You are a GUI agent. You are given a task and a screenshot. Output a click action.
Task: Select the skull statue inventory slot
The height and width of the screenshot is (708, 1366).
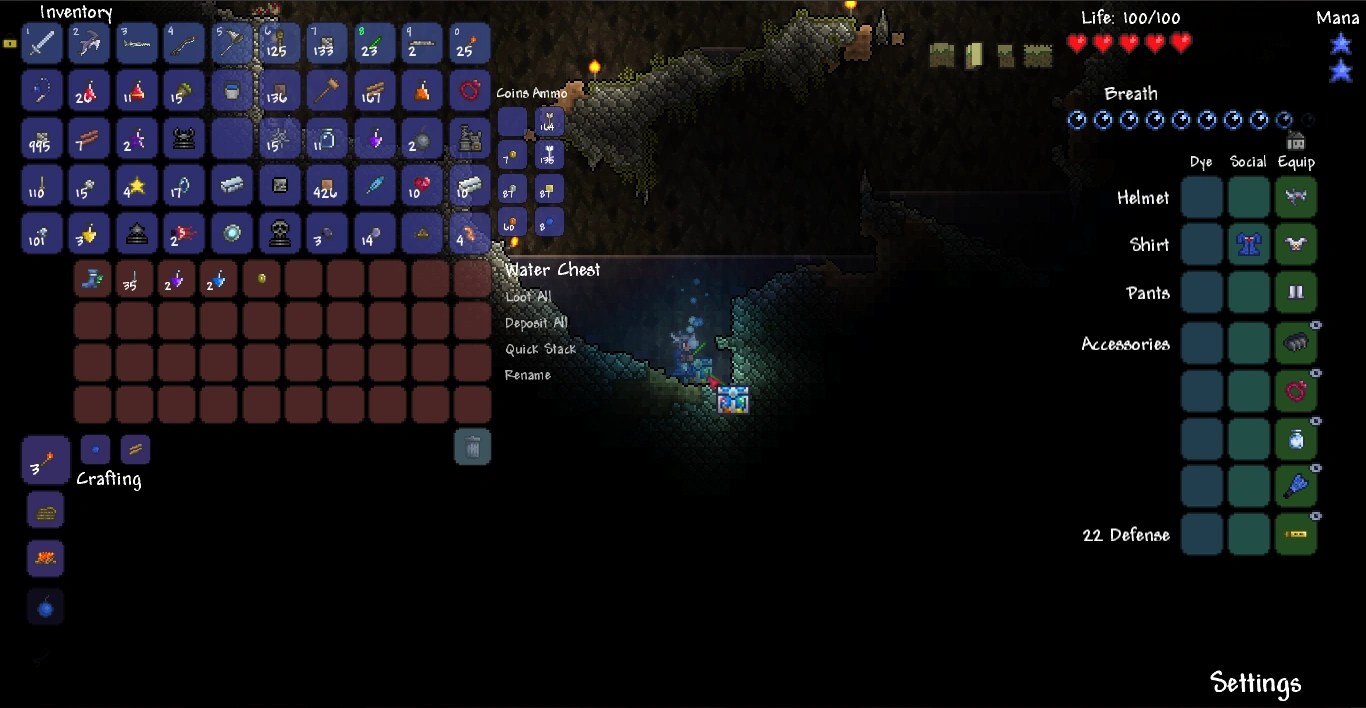pyautogui.click(x=280, y=234)
